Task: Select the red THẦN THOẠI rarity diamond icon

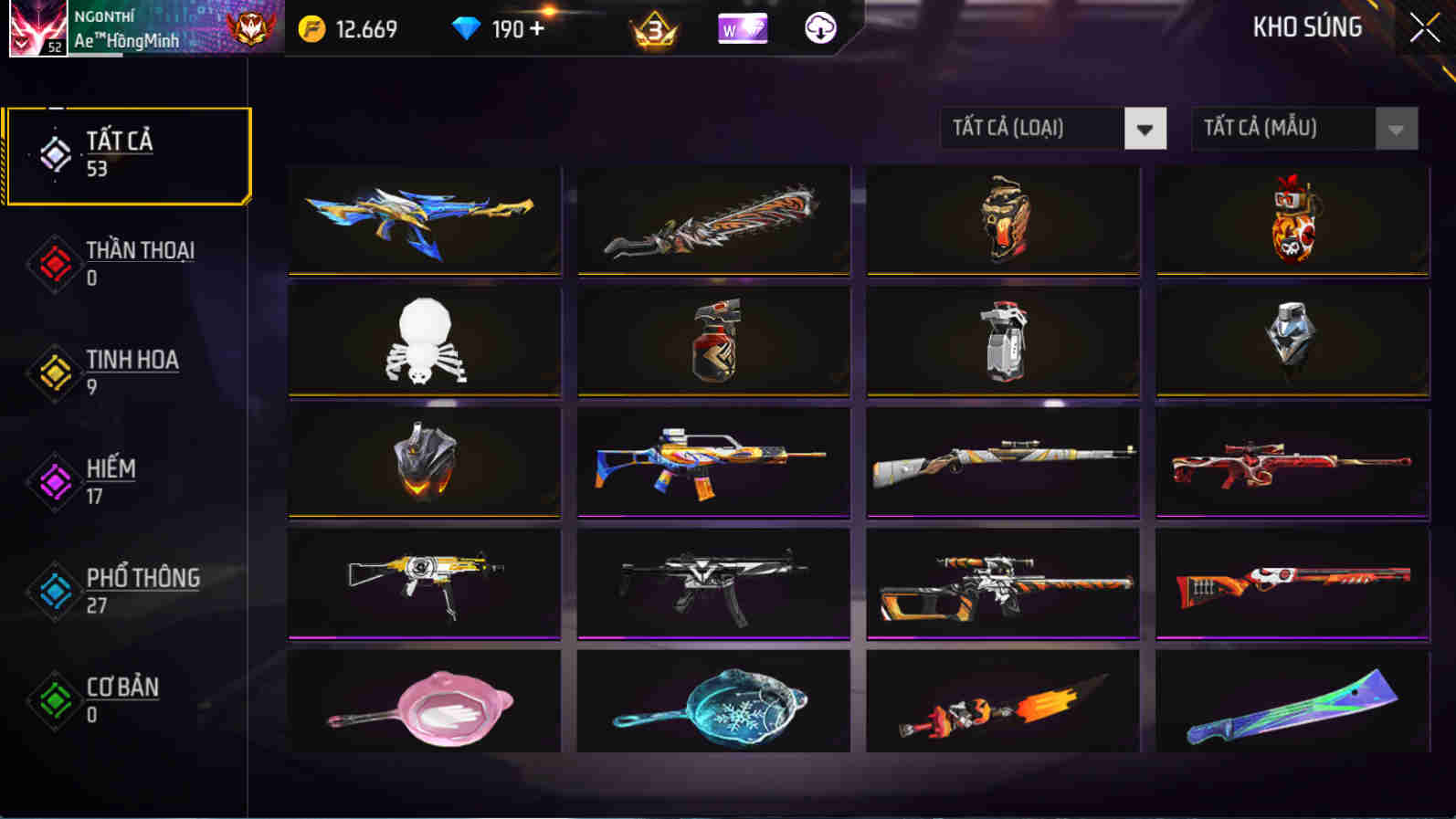Action: (52, 264)
